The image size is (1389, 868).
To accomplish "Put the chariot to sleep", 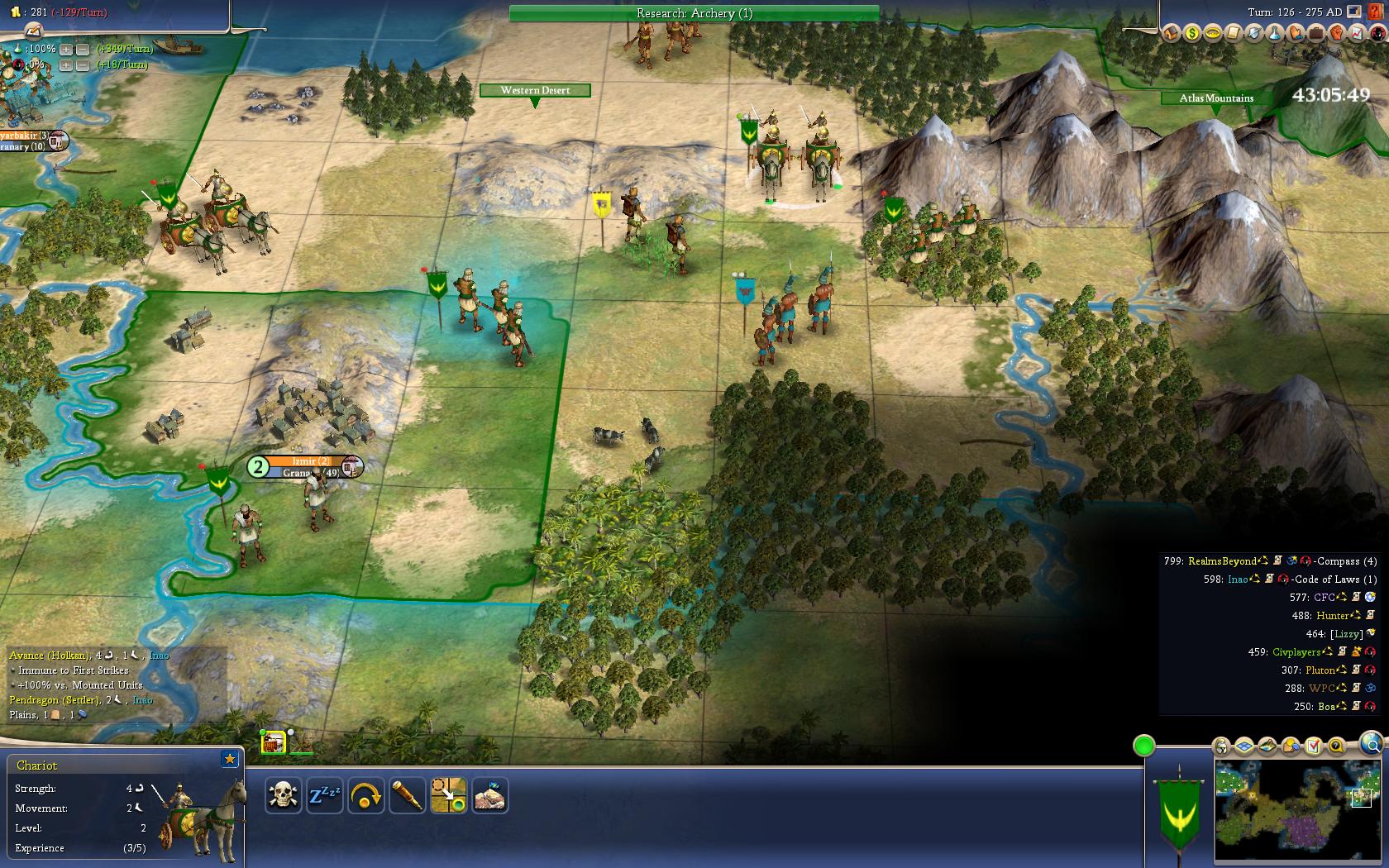I will click(324, 795).
